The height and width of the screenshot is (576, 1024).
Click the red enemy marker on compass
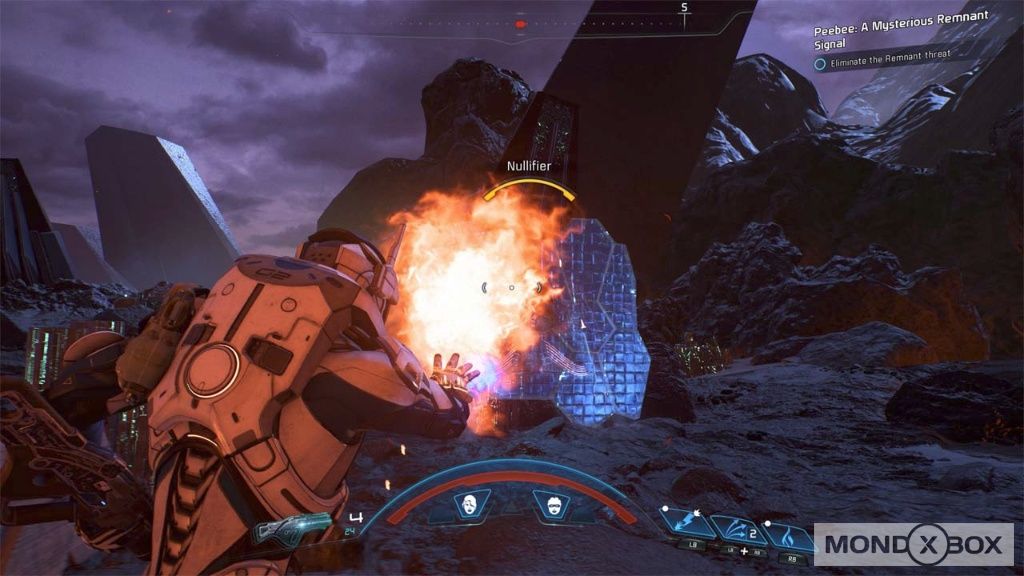520,24
